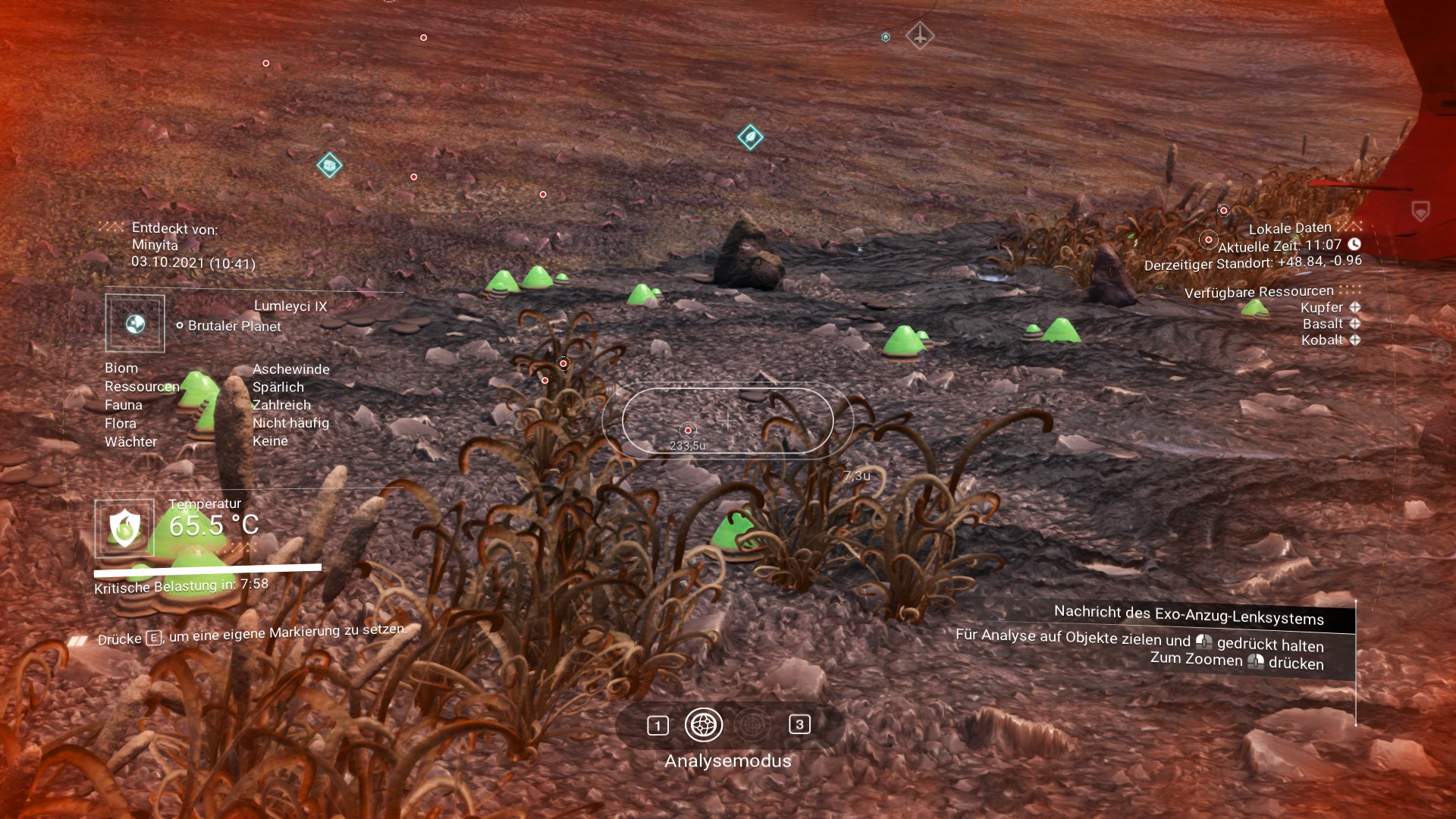Viewport: 1456px width, 819px height.
Task: Expand the Entdeckt von discovery panel
Action: click(110, 227)
